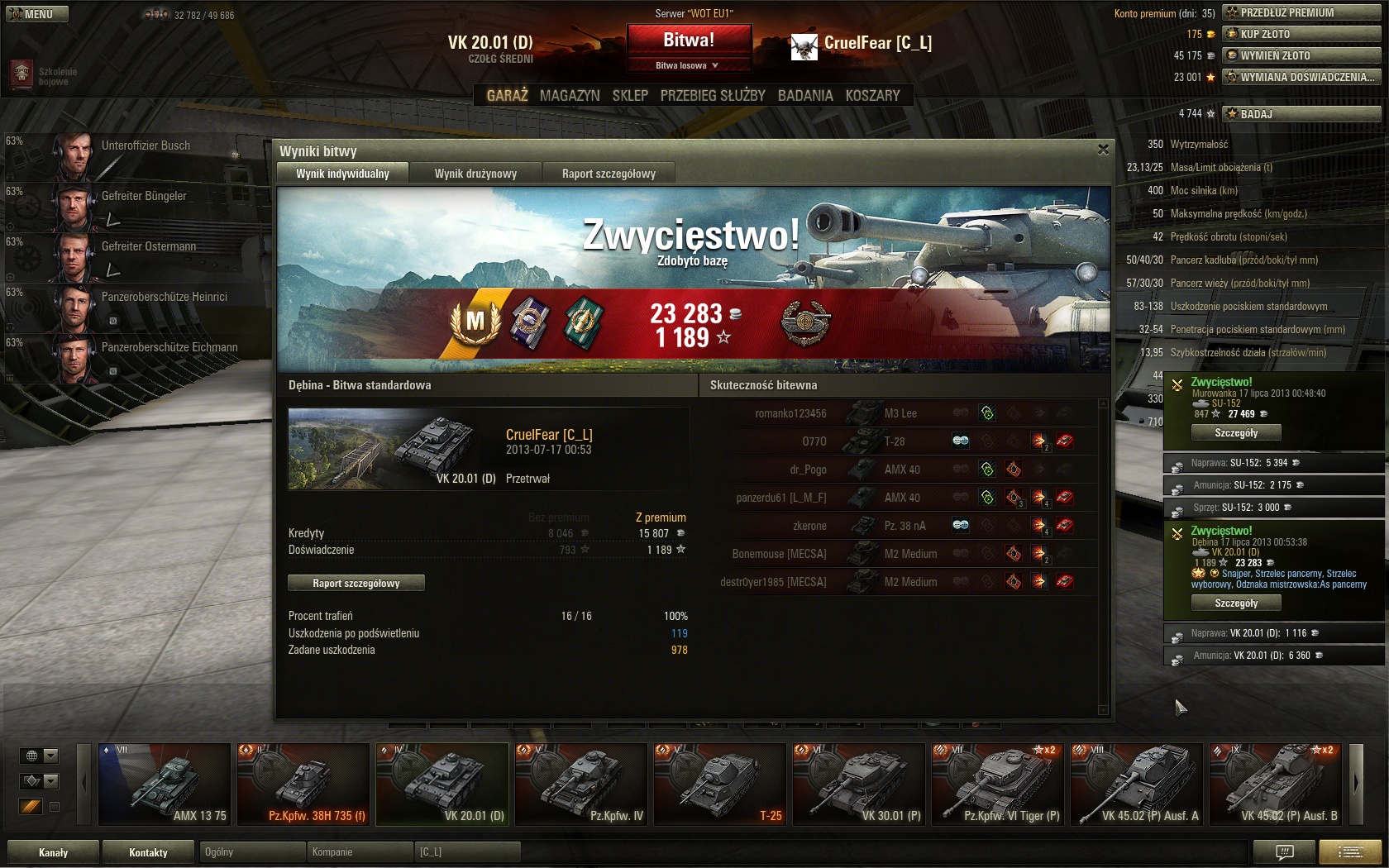Open the KOSZARY barracks section
1389x868 pixels.
pyautogui.click(x=872, y=96)
